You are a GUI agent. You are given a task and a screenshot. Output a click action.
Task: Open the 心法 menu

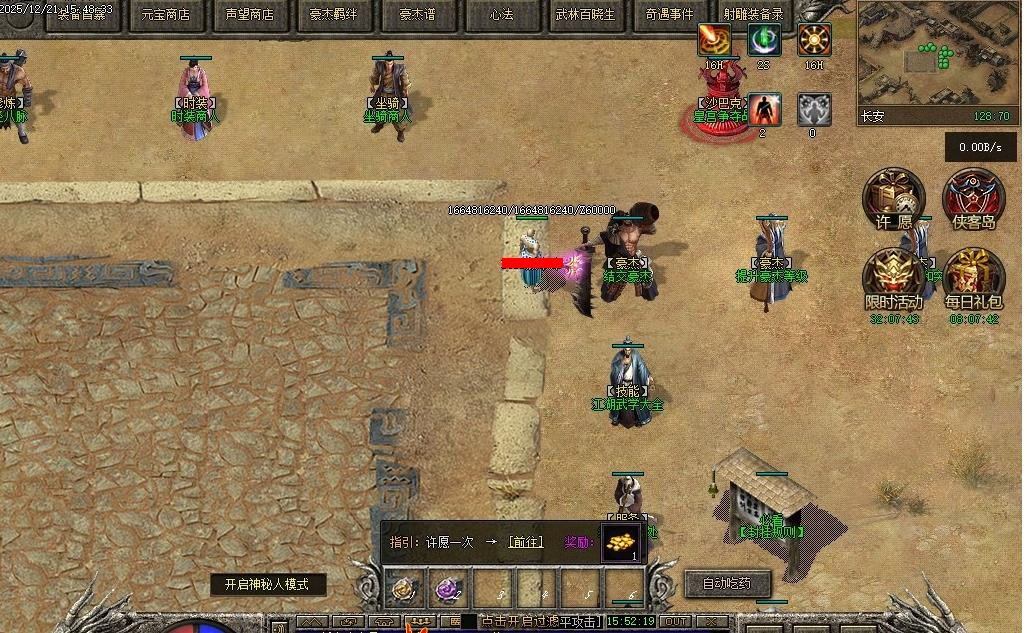click(x=501, y=15)
